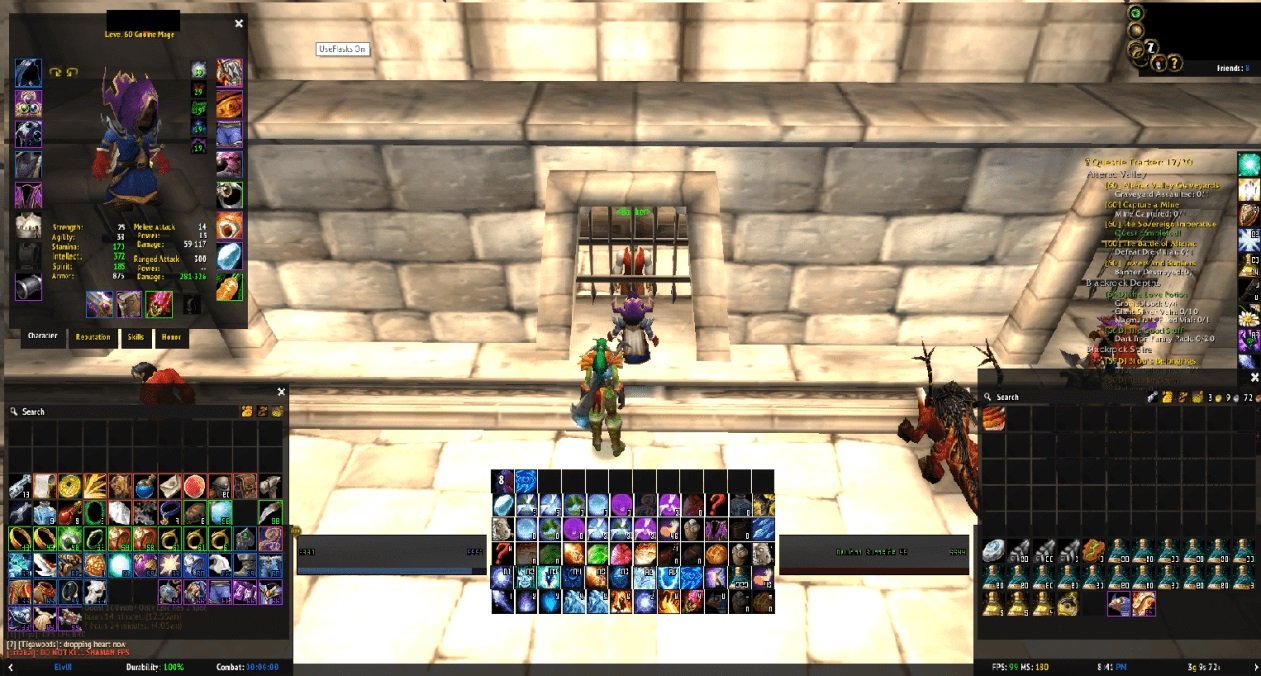This screenshot has height=676, width=1261.
Task: Activate the red question mark action slot
Action: tap(716, 503)
